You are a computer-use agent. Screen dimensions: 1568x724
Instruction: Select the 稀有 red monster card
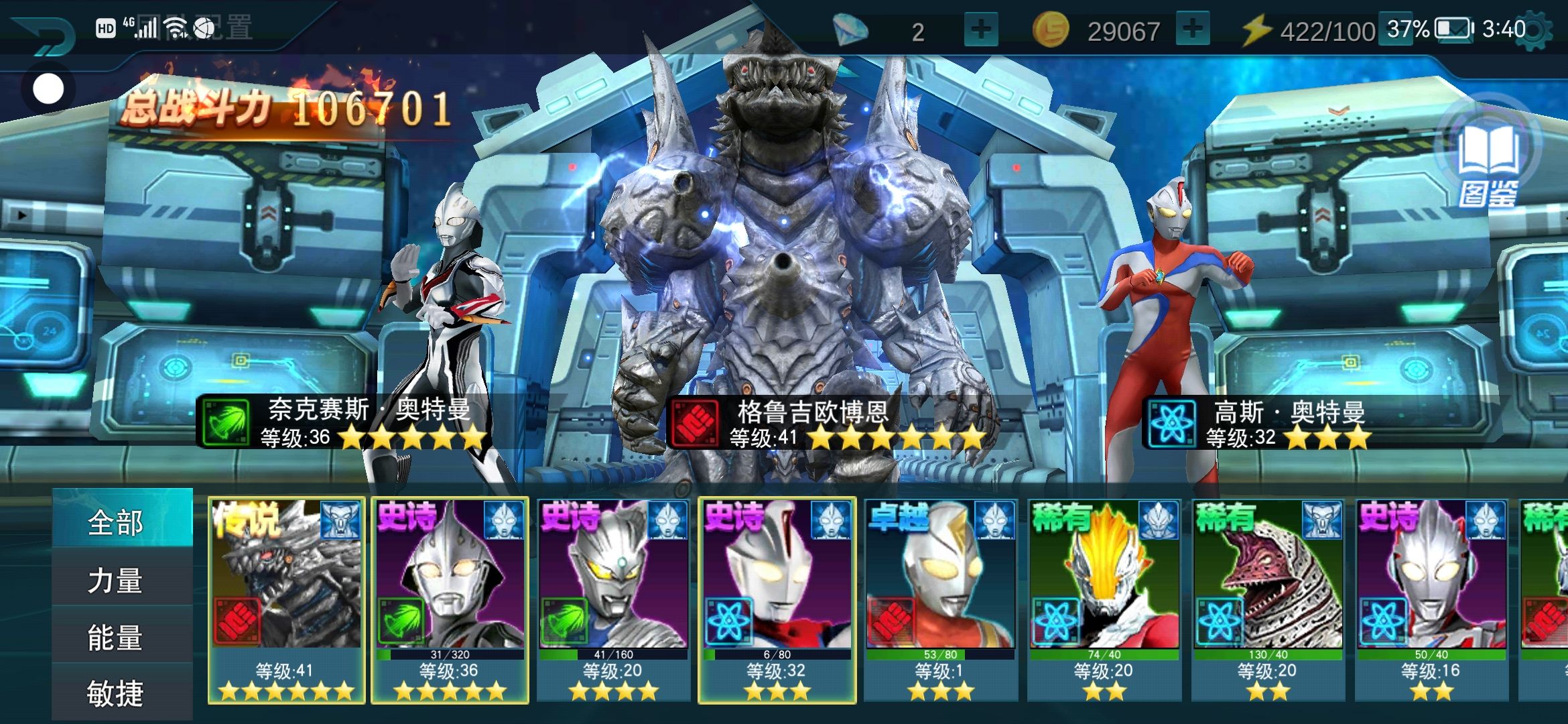1267,600
